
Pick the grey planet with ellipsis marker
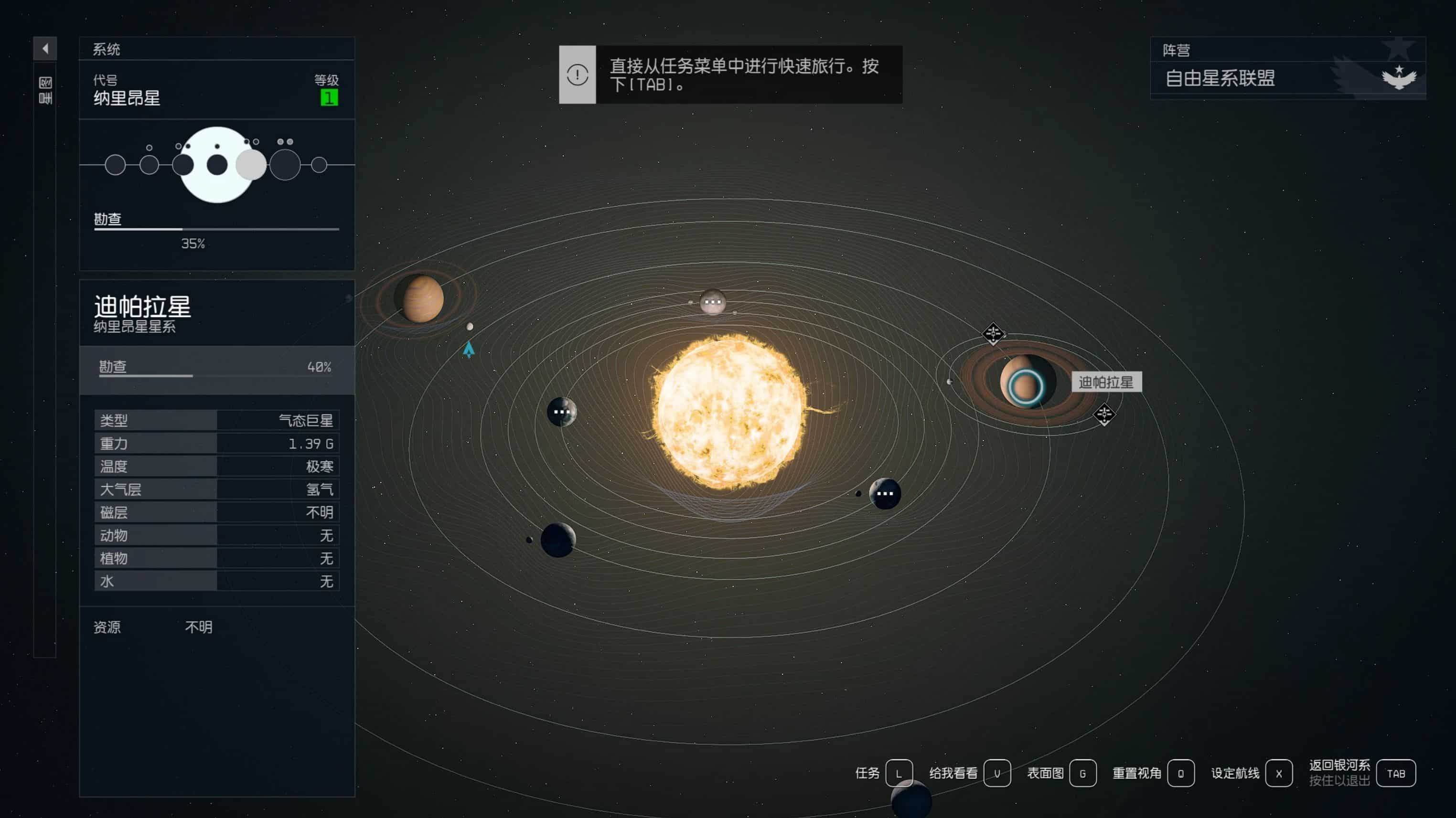coord(712,302)
